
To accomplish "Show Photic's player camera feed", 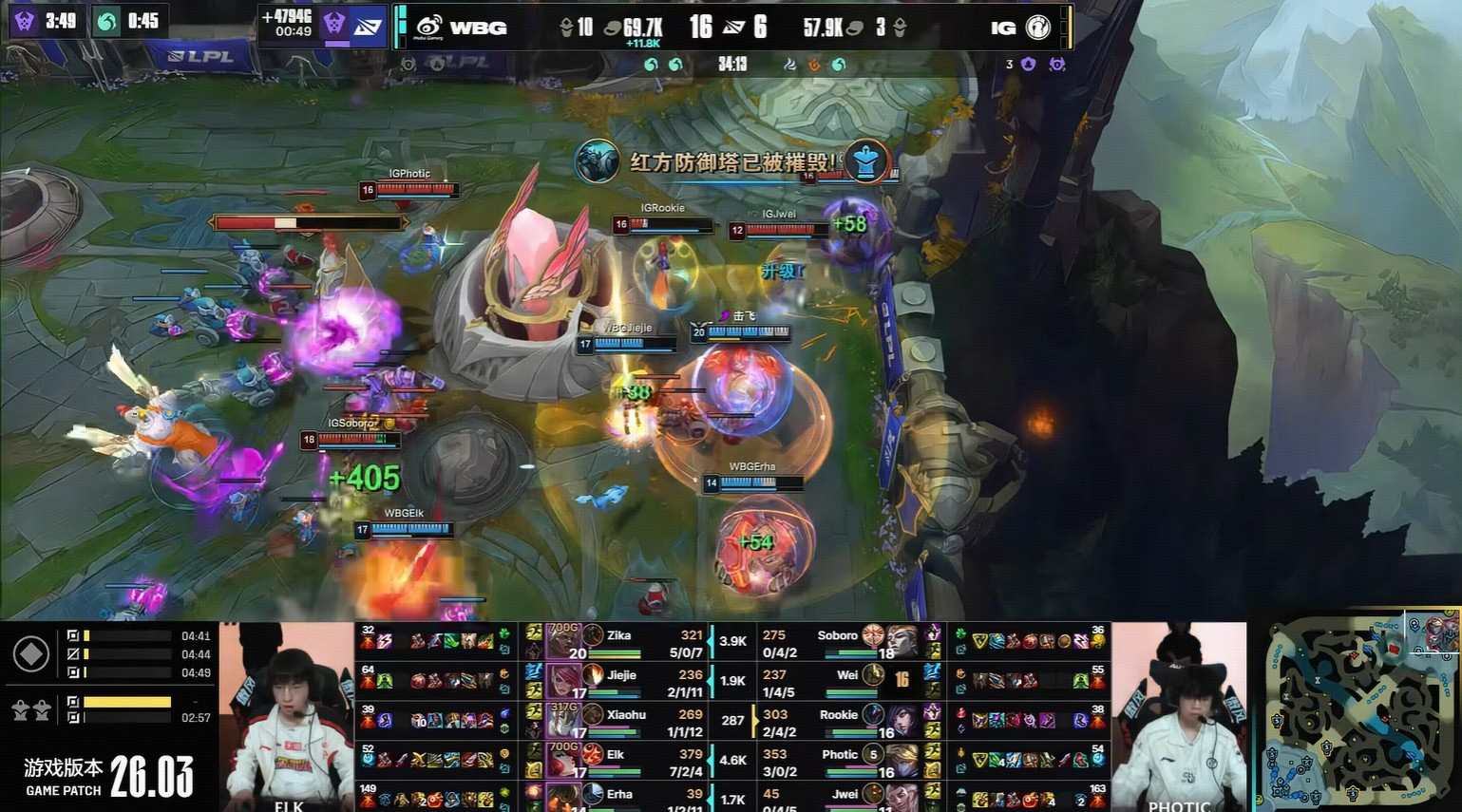I will (x=1179, y=717).
